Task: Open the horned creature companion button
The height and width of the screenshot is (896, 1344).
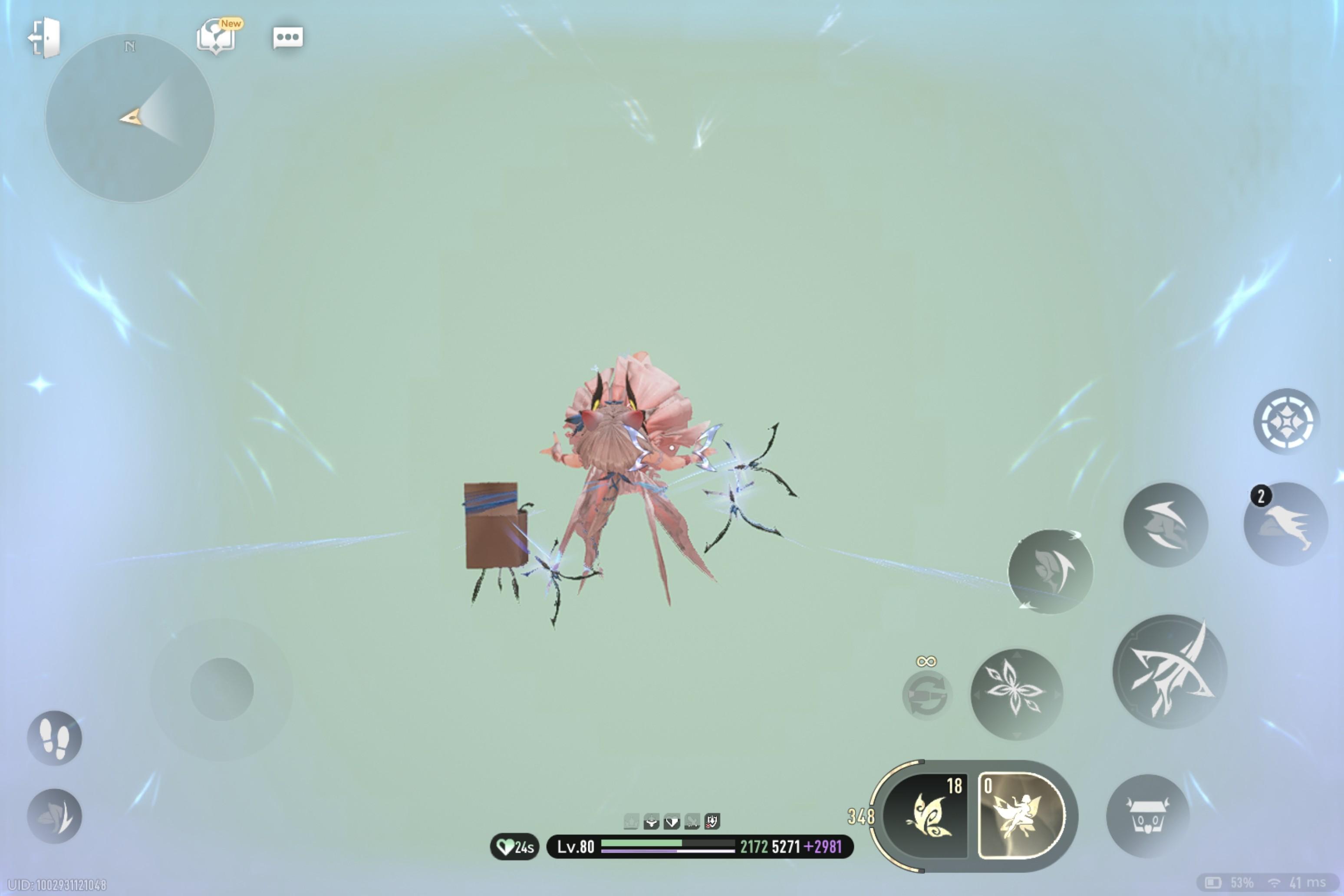Action: tap(1147, 816)
